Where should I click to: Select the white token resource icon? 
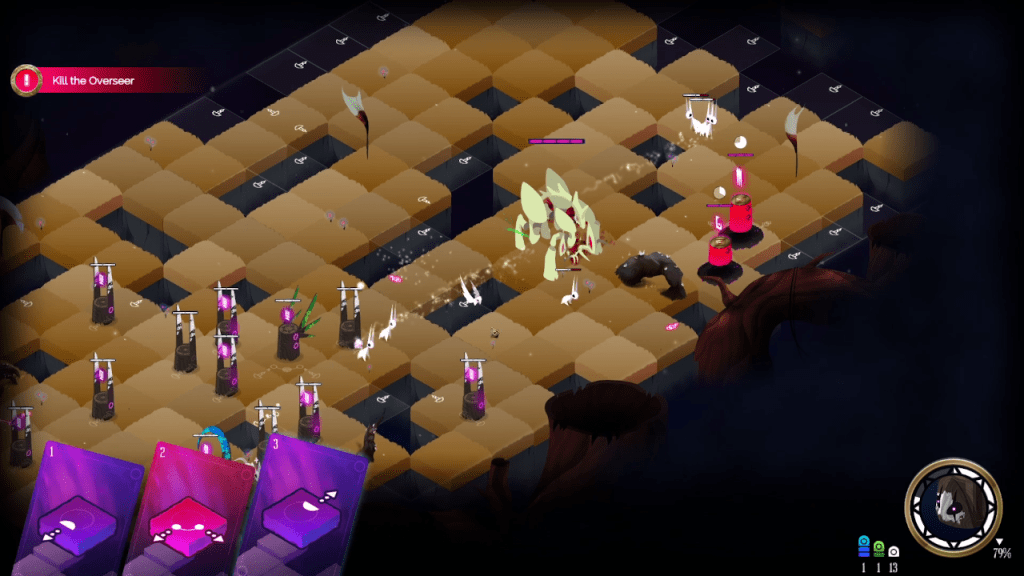tap(893, 550)
